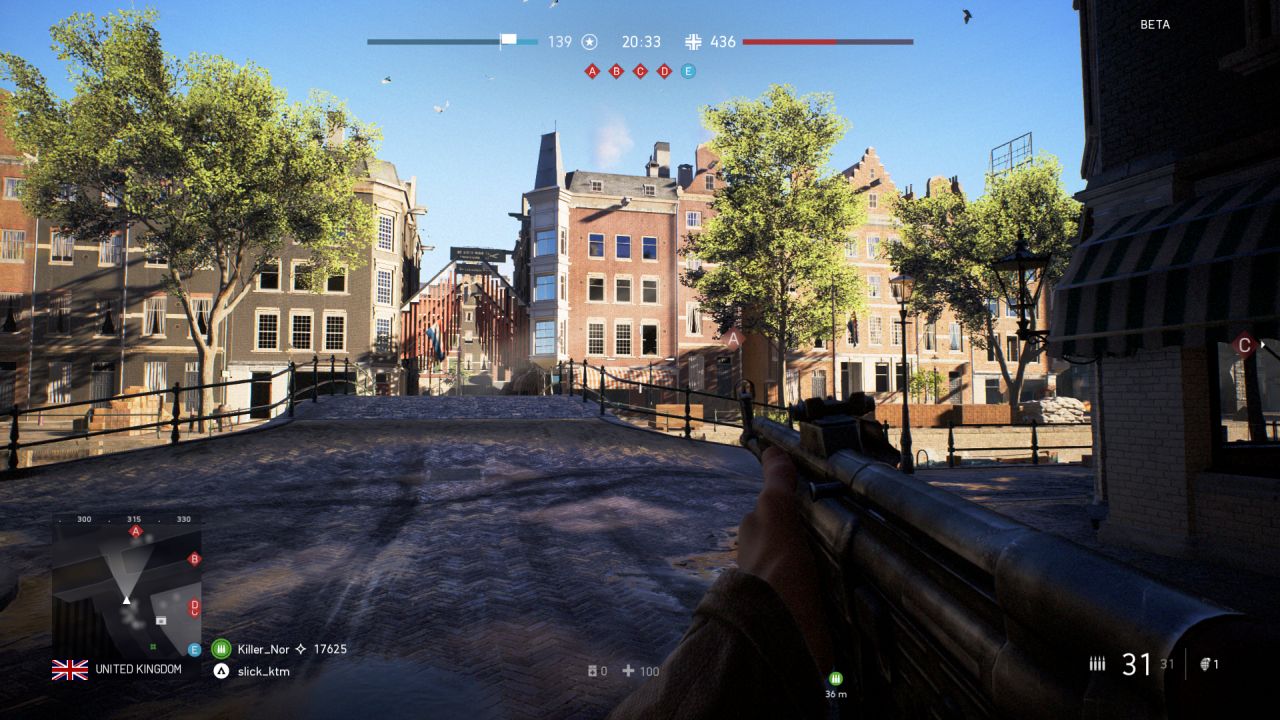Screen dimensions: 1280x720
Task: Select objective B flag in the top bar
Action: coord(616,71)
